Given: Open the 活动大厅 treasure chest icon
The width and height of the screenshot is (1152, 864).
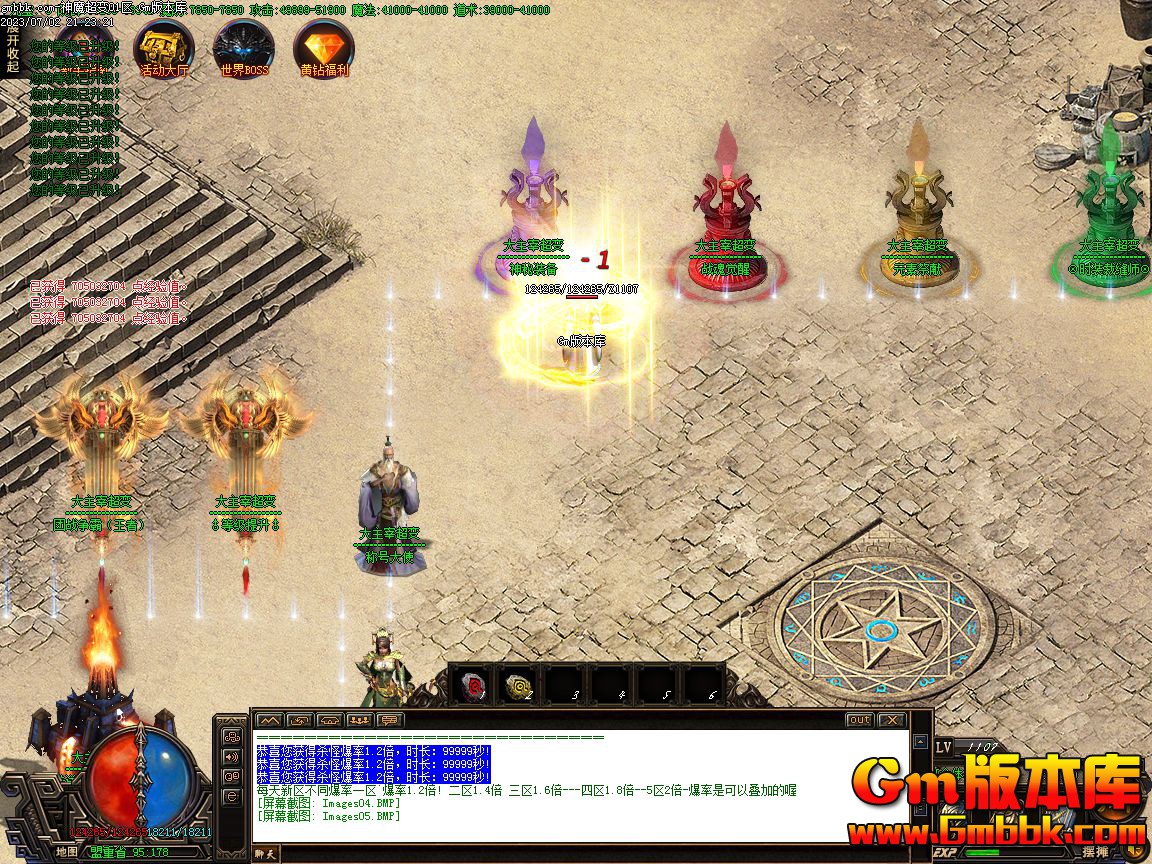Looking at the screenshot, I should click(163, 48).
